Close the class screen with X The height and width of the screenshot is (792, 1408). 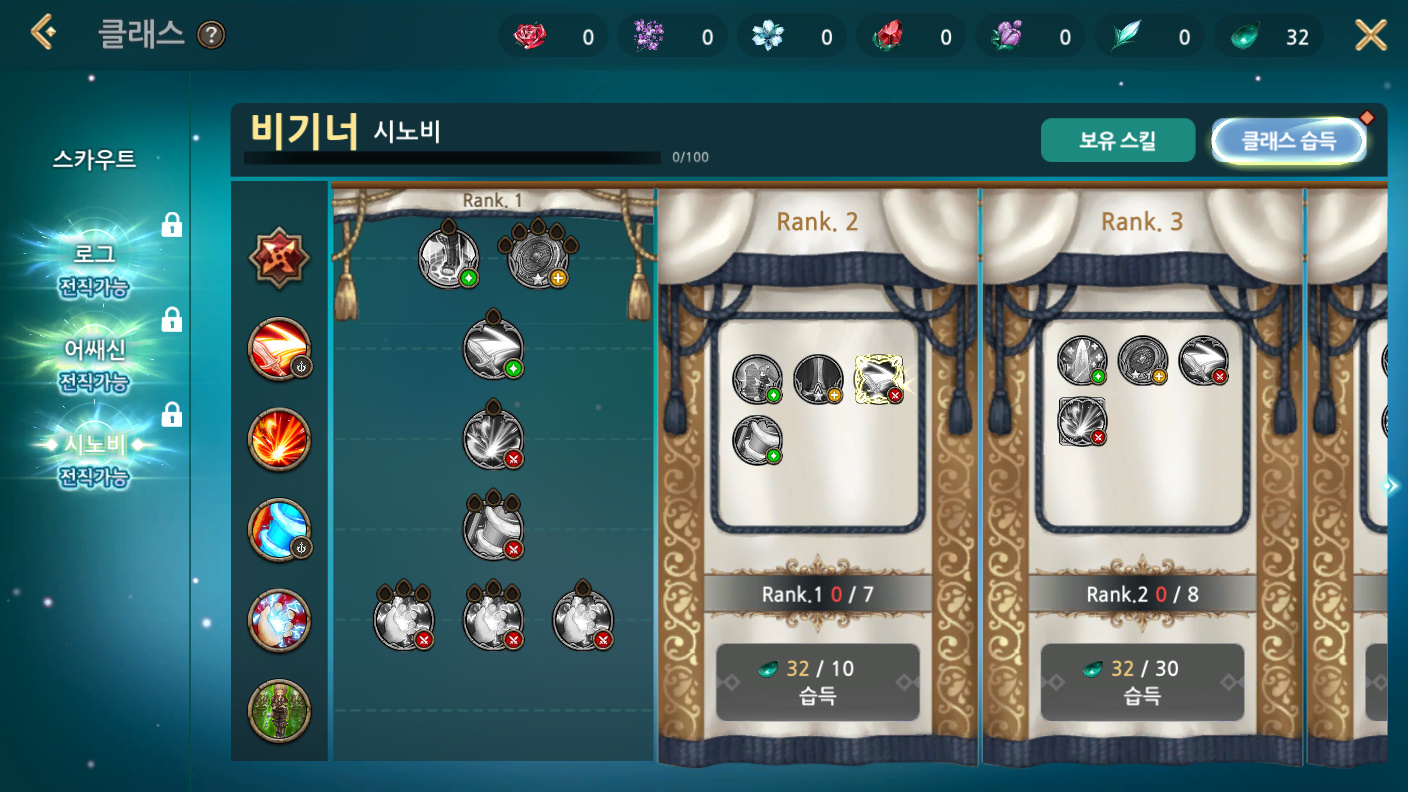pyautogui.click(x=1370, y=36)
